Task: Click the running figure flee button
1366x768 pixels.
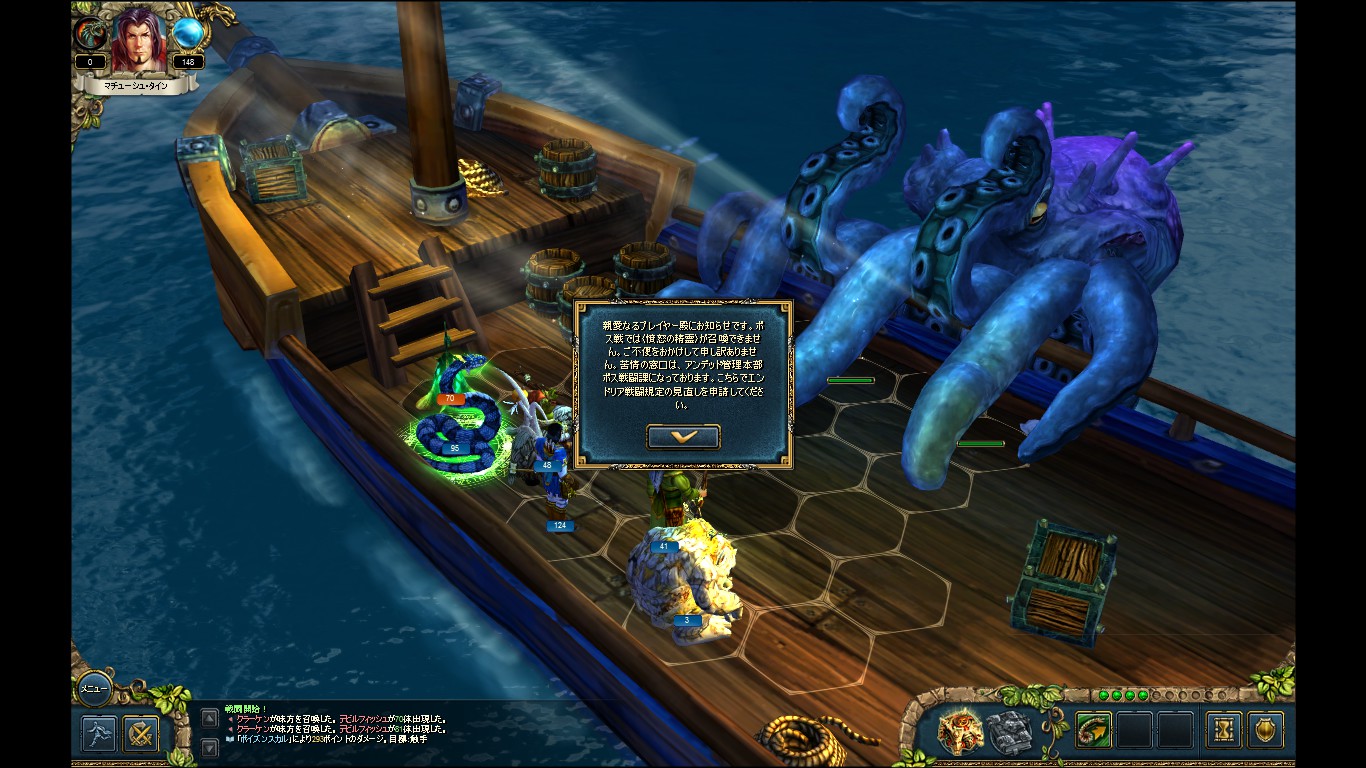Action: coord(99,733)
